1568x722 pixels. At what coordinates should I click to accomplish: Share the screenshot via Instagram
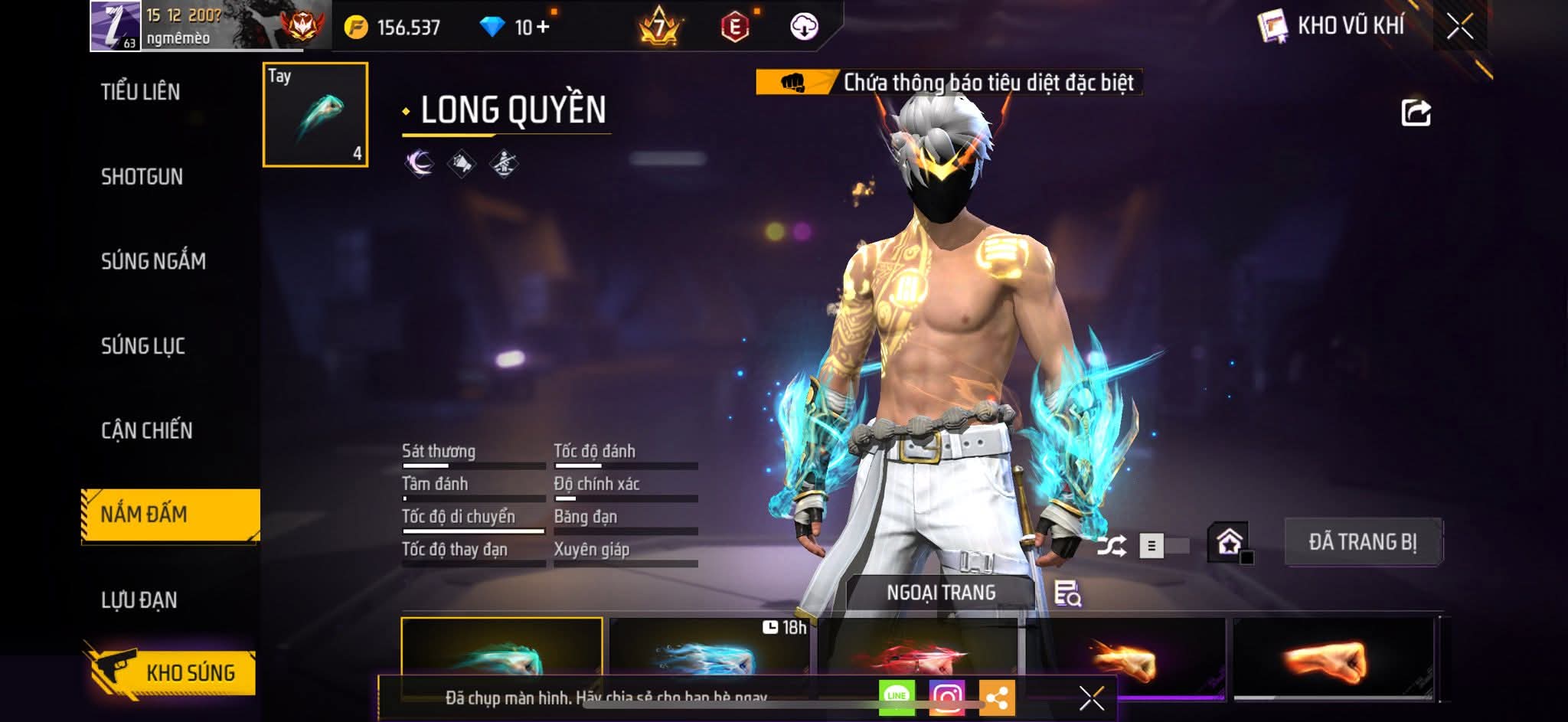(x=946, y=697)
